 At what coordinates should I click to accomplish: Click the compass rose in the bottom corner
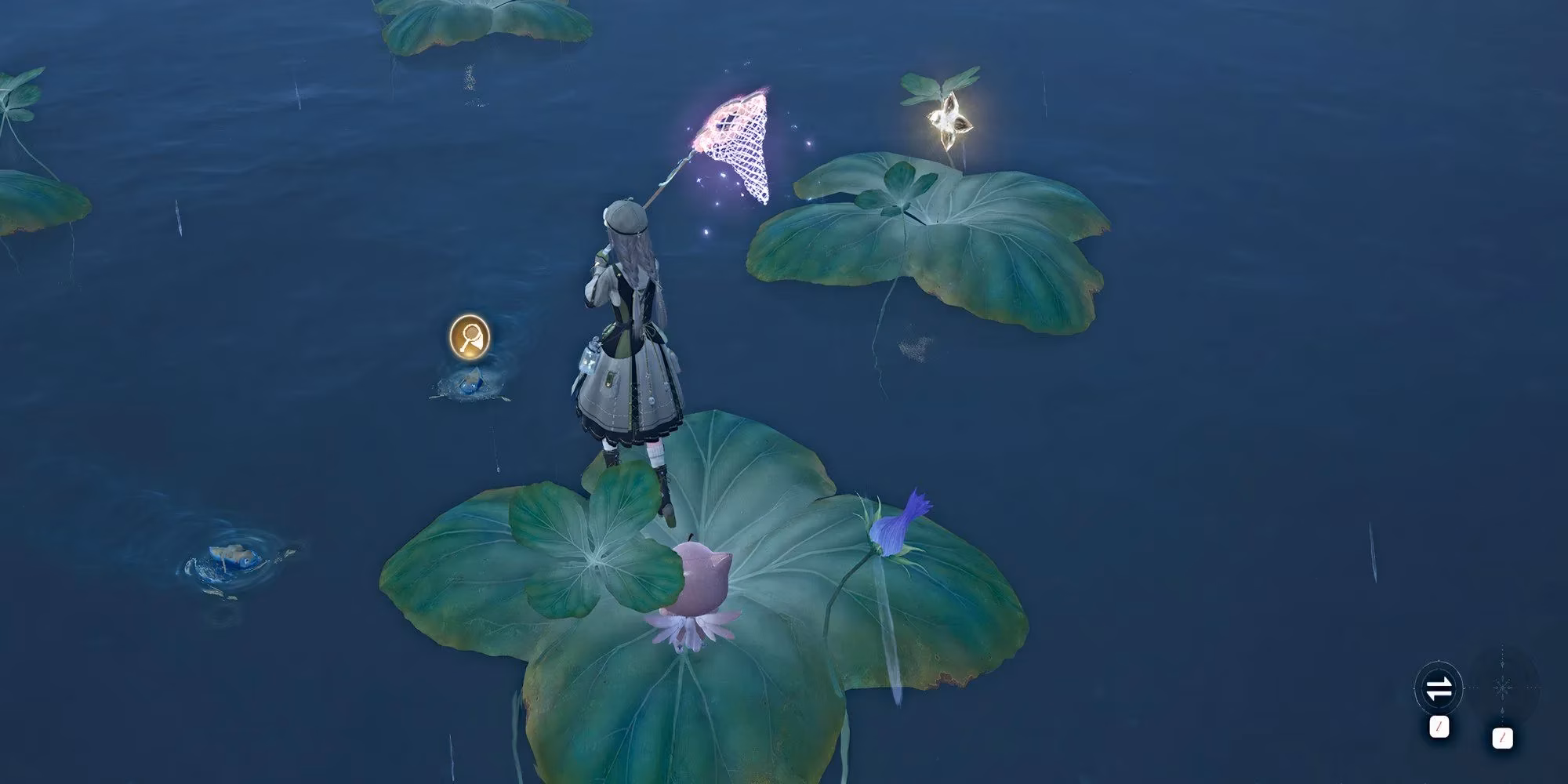[x=1501, y=688]
